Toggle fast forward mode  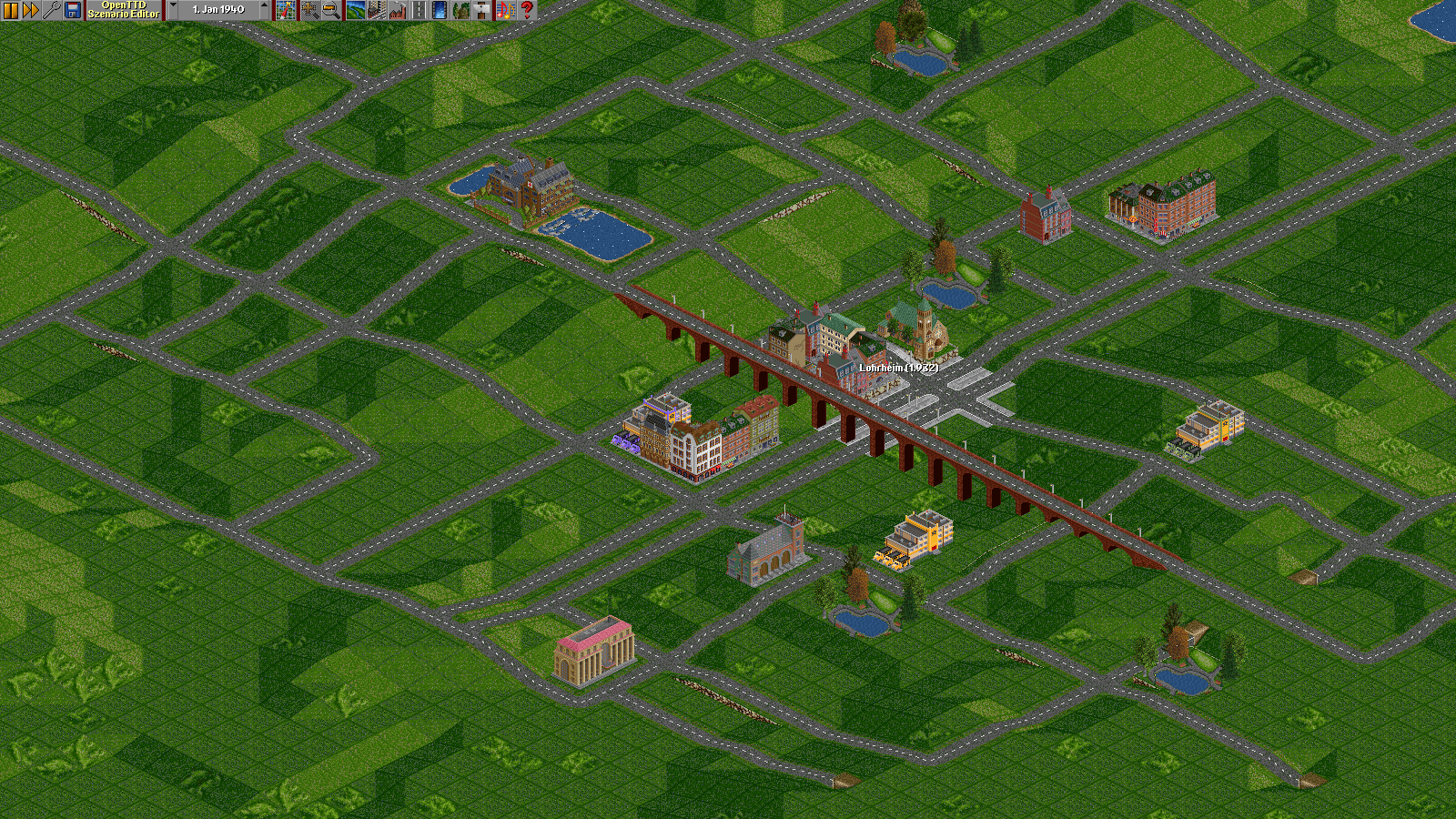31,10
